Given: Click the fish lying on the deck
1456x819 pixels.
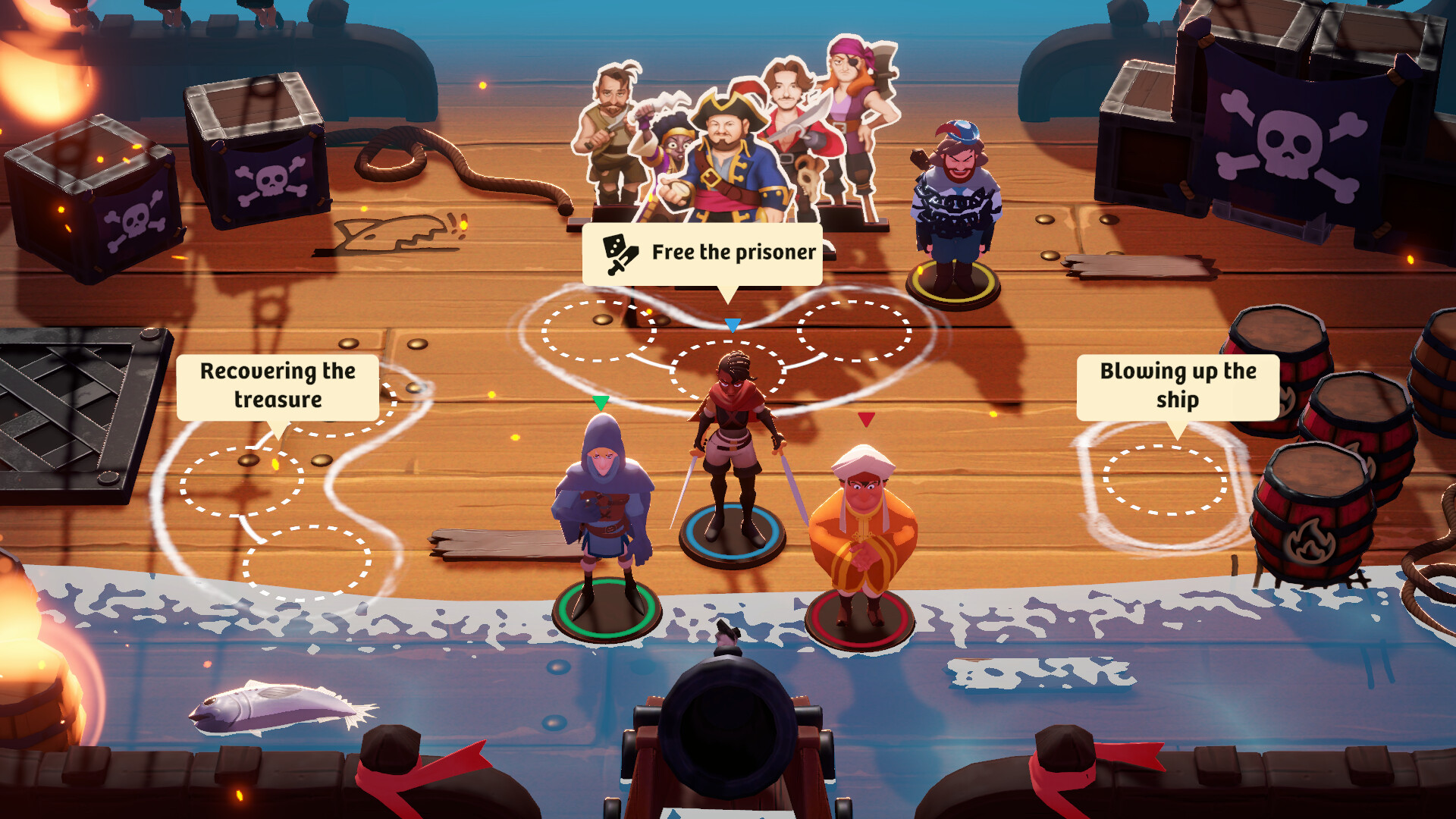Looking at the screenshot, I should [x=273, y=709].
